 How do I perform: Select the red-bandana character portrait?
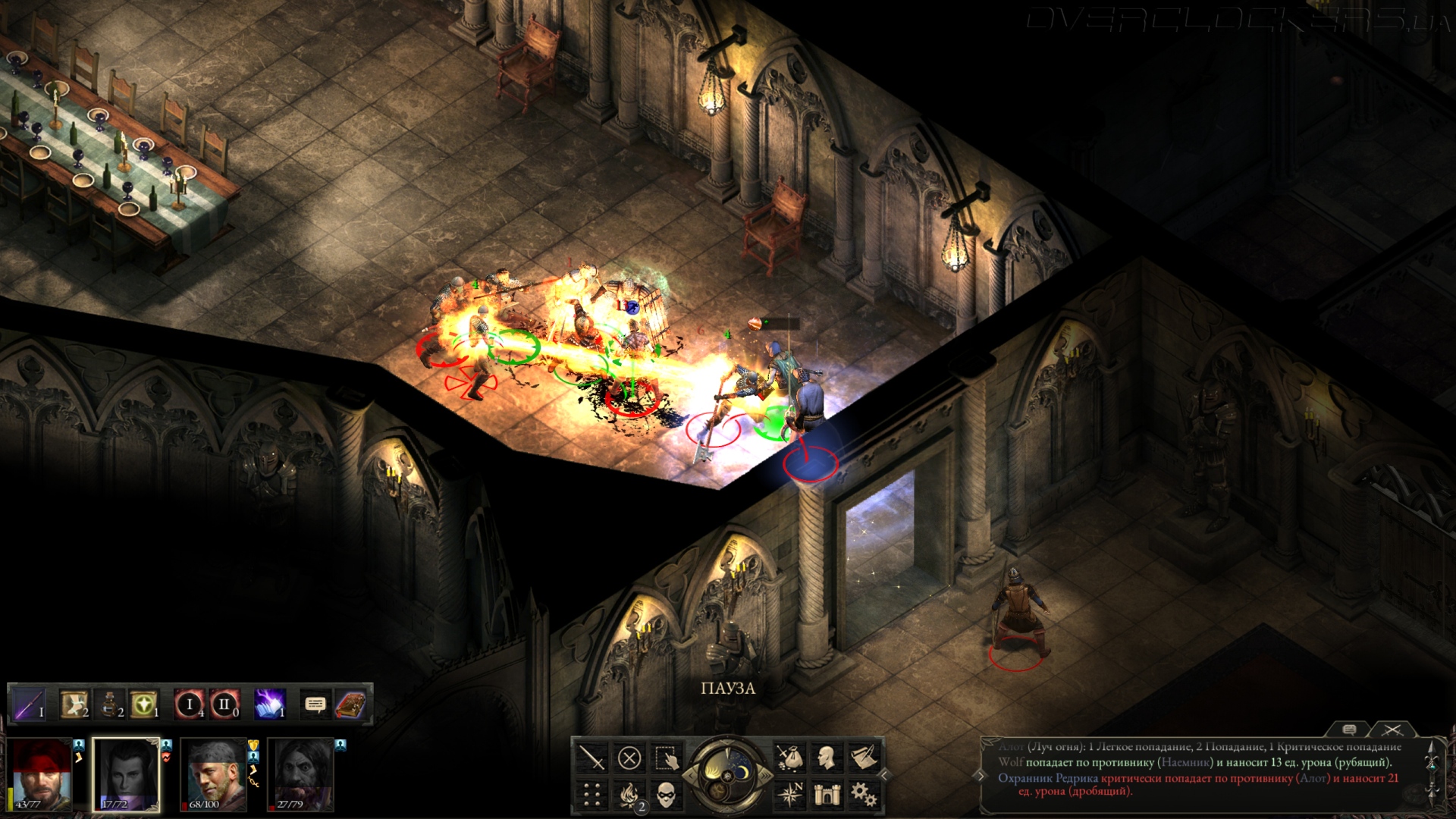pos(42,775)
